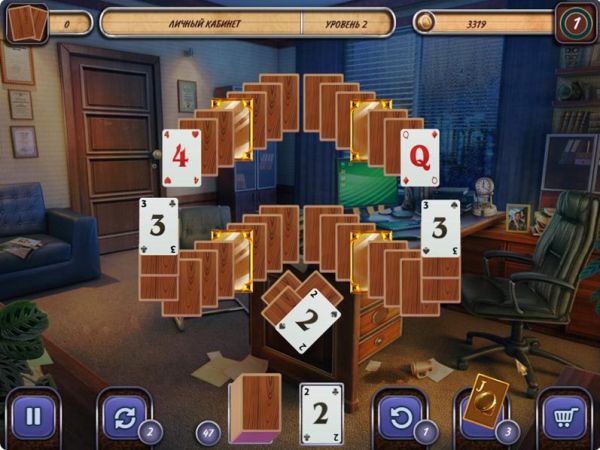Open the shopping cart store
Image resolution: width=600 pixels, height=450 pixels.
(565, 416)
